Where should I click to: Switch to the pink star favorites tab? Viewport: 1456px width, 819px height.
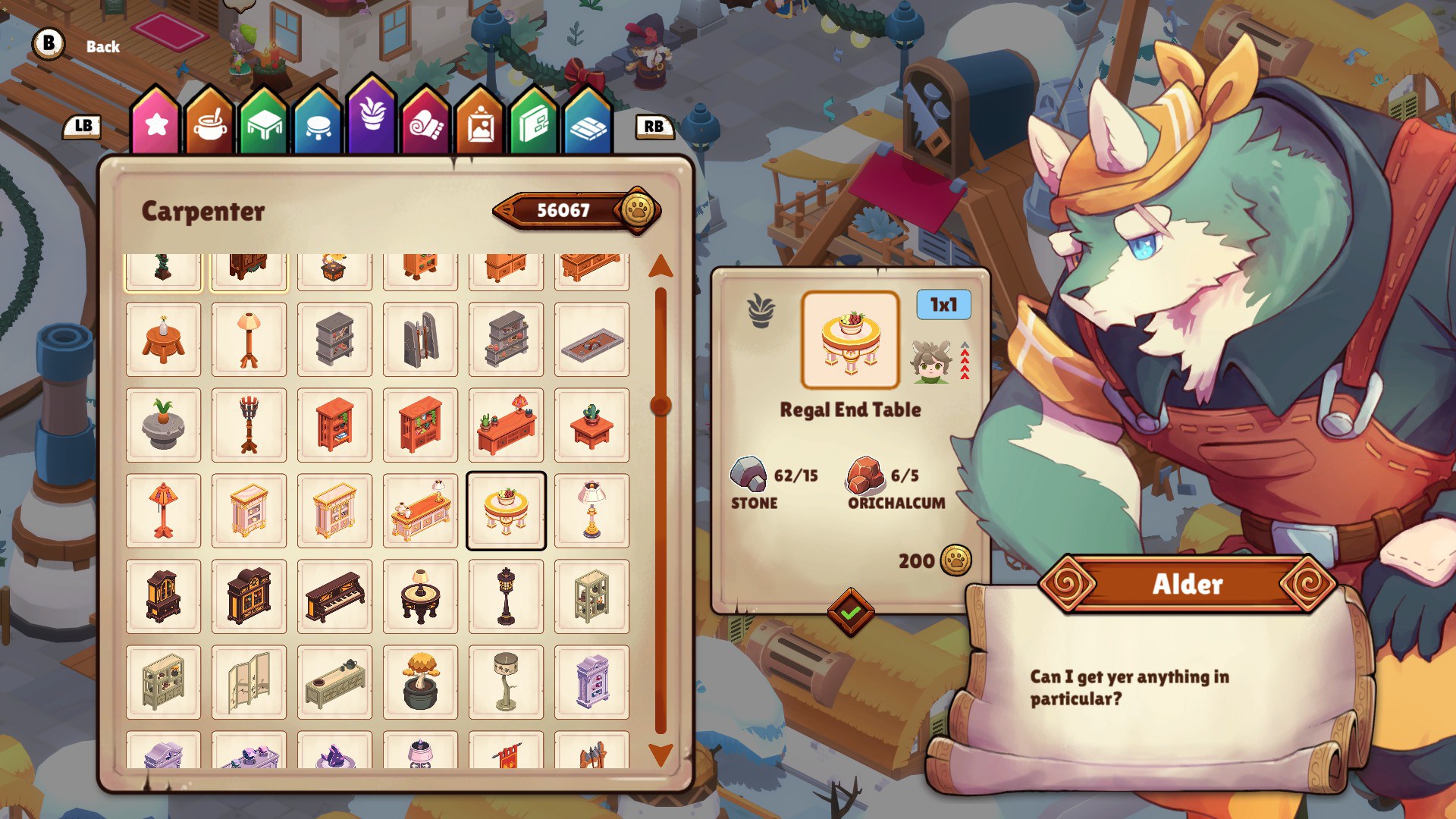click(156, 124)
